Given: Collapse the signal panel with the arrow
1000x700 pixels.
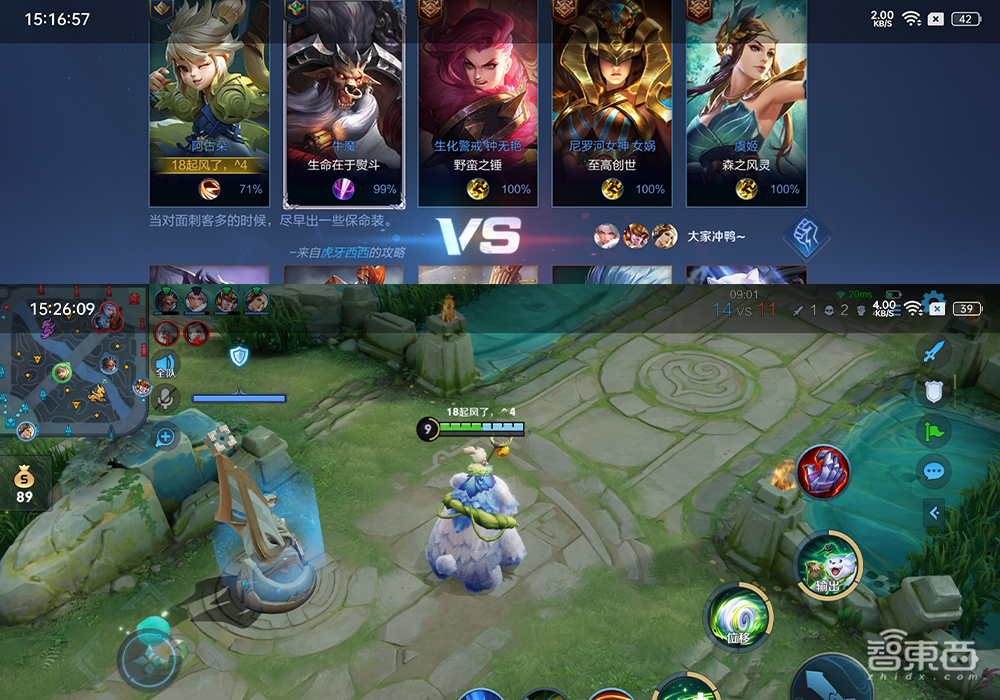Looking at the screenshot, I should pyautogui.click(x=934, y=513).
